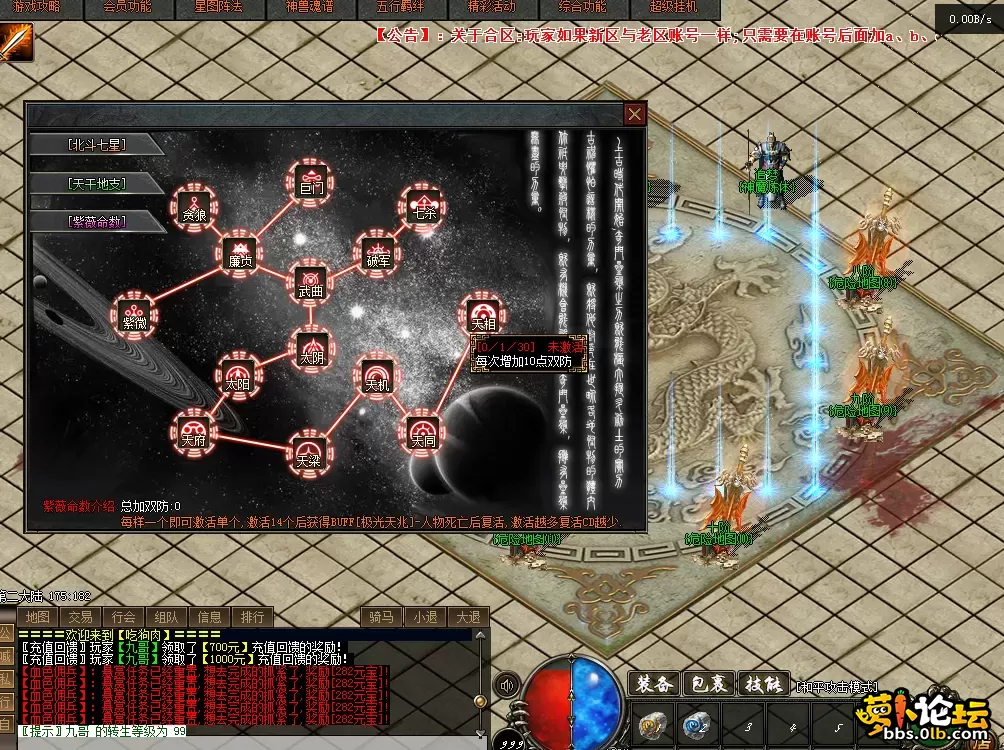Click the 骑马 mount button
The image size is (1004, 750).
click(381, 617)
